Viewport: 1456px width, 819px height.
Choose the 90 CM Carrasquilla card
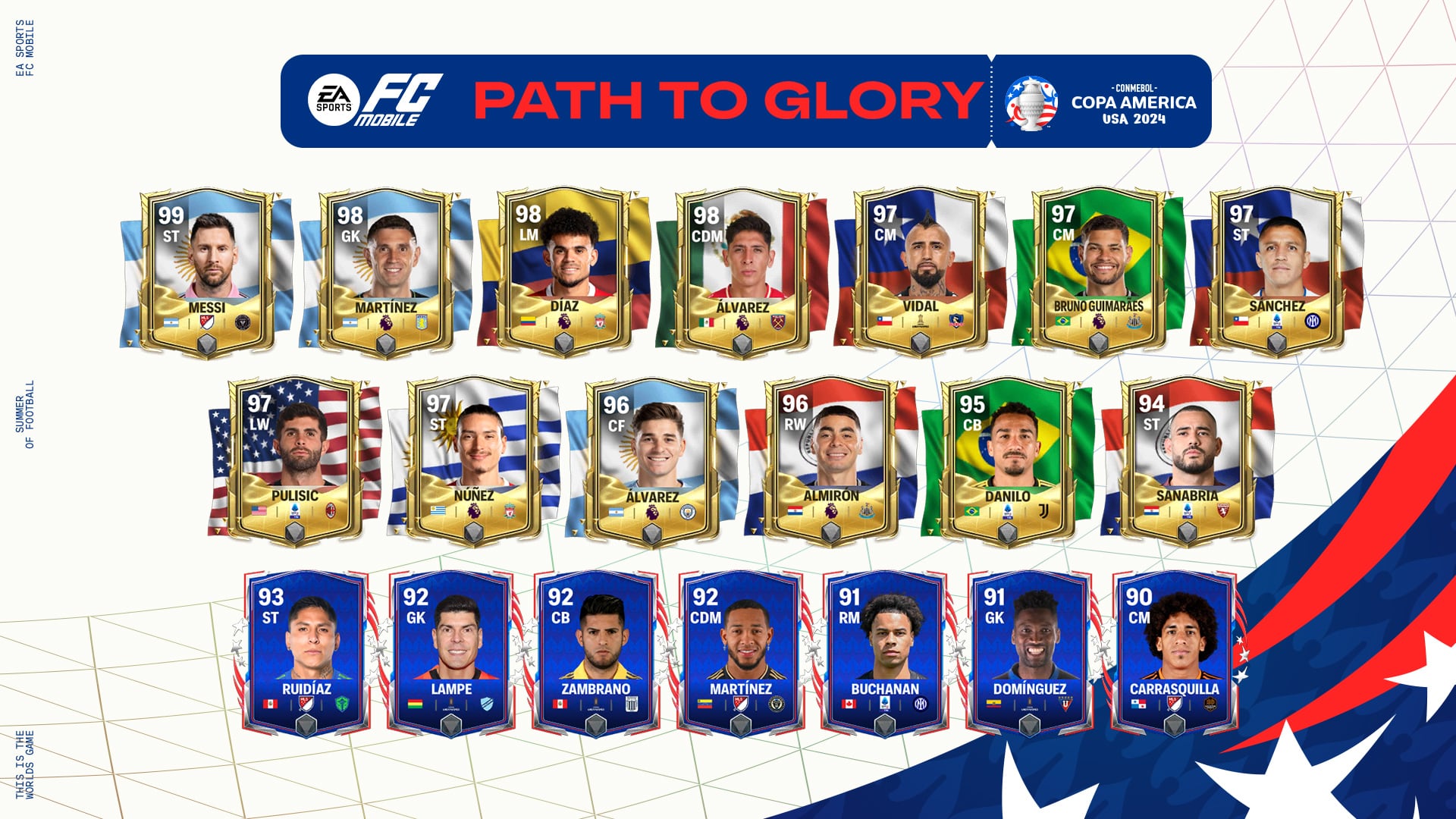click(1175, 654)
